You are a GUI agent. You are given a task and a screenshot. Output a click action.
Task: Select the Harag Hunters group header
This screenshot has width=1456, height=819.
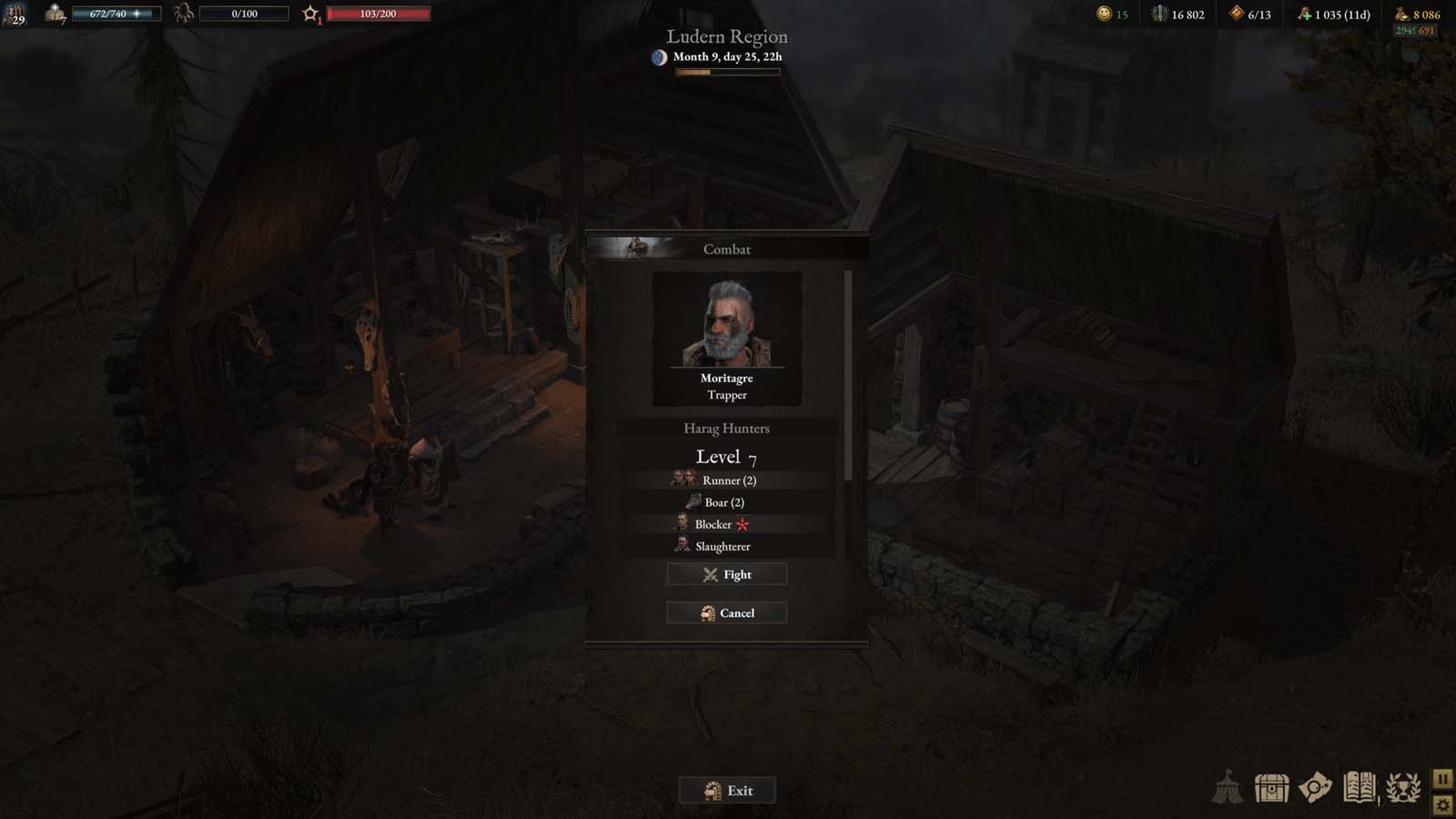click(x=726, y=428)
